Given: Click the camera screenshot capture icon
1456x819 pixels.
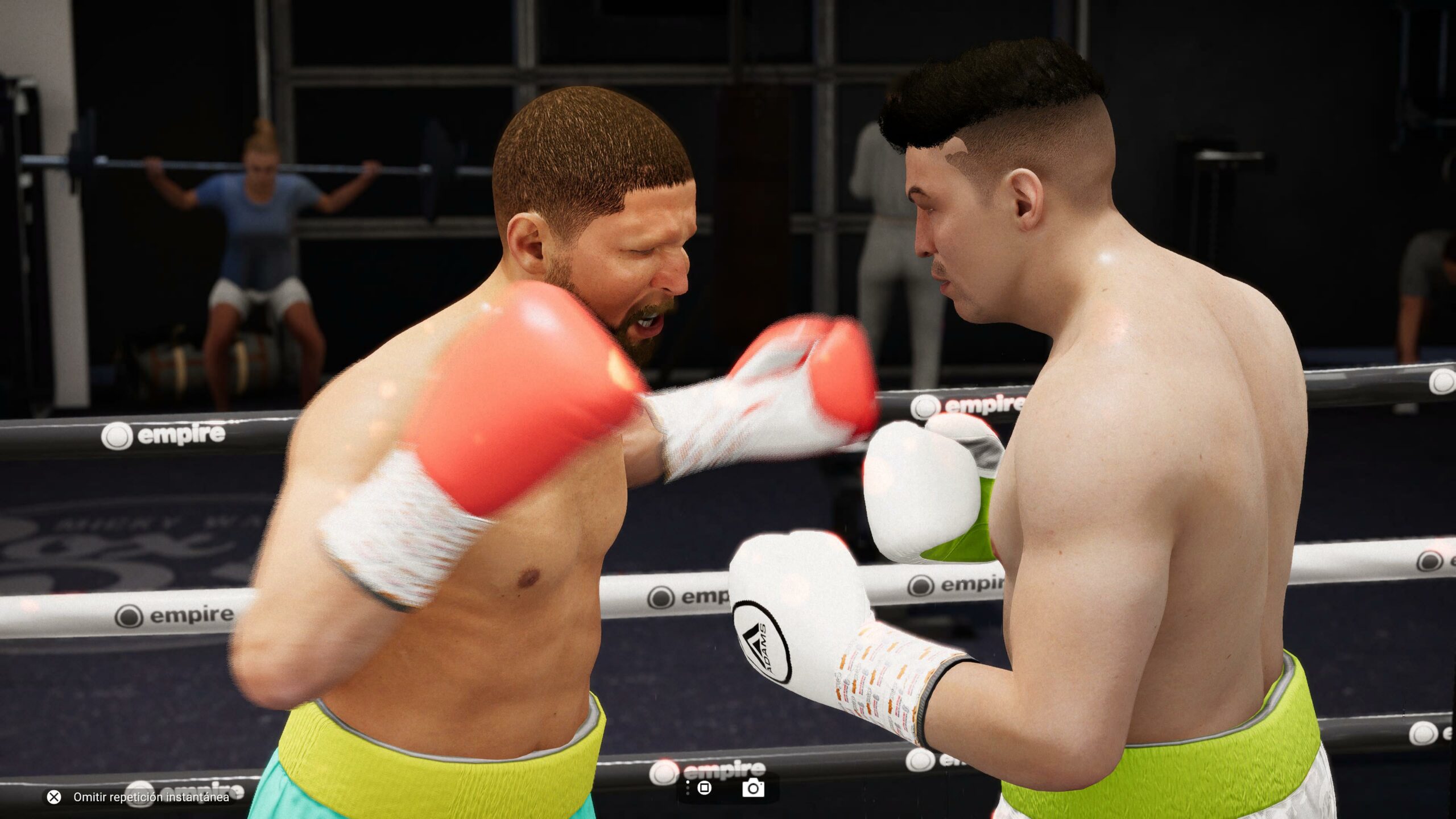Looking at the screenshot, I should point(753,788).
